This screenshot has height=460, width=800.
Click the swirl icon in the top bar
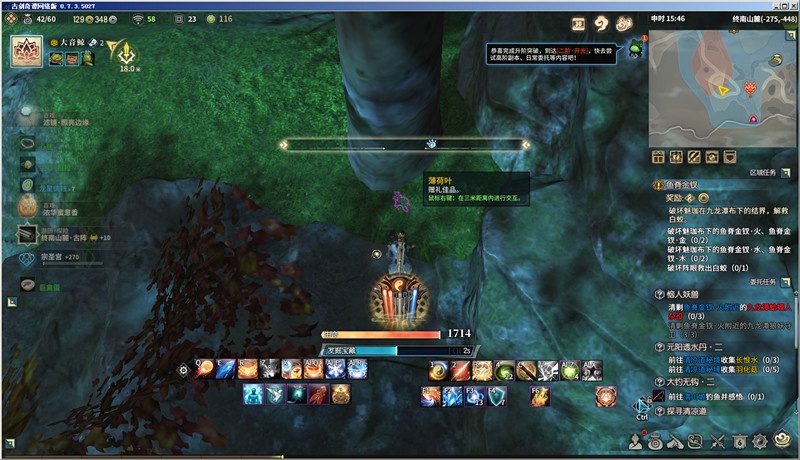[601, 23]
